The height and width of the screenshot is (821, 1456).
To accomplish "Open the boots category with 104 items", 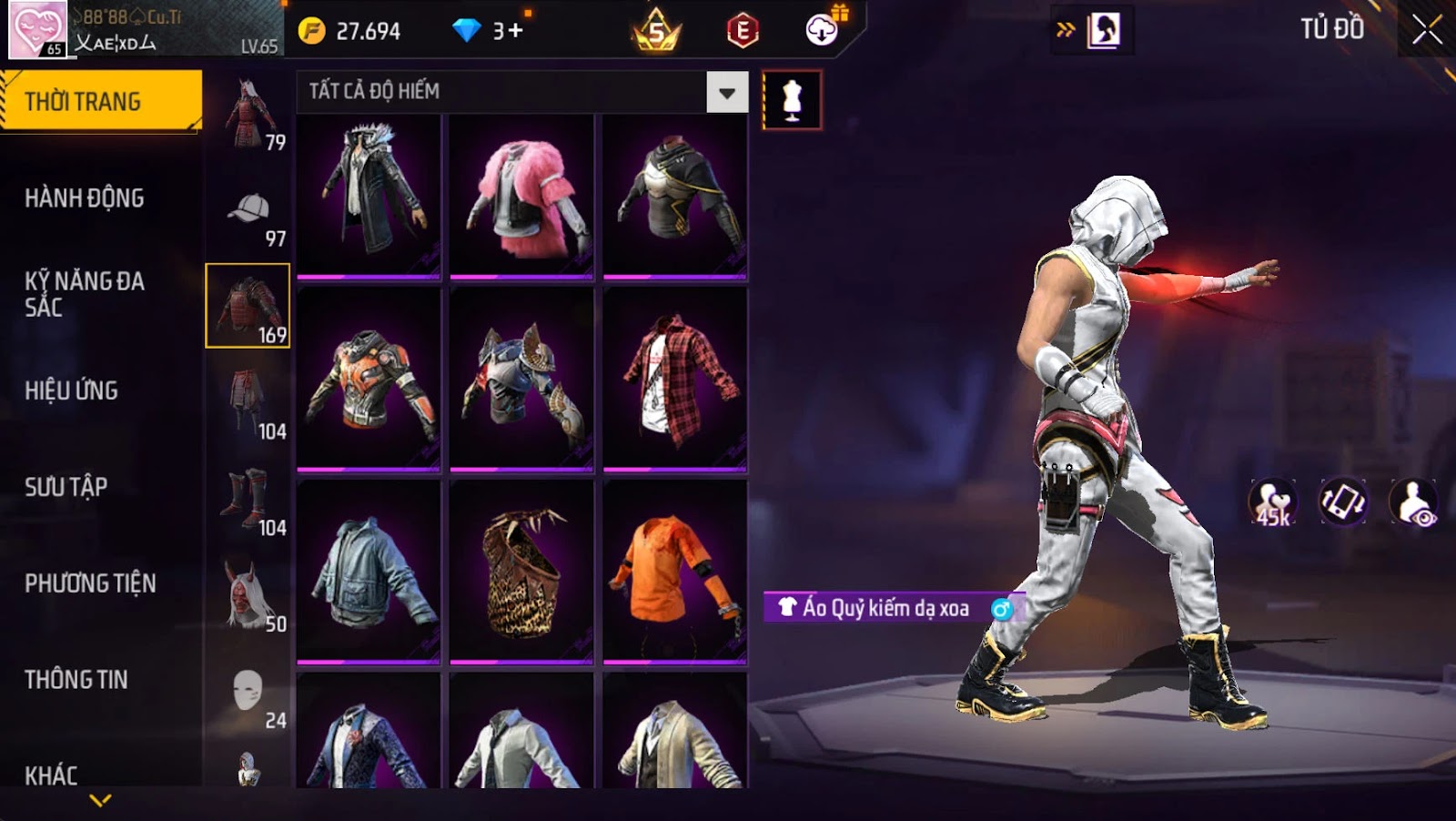I will pos(248,503).
